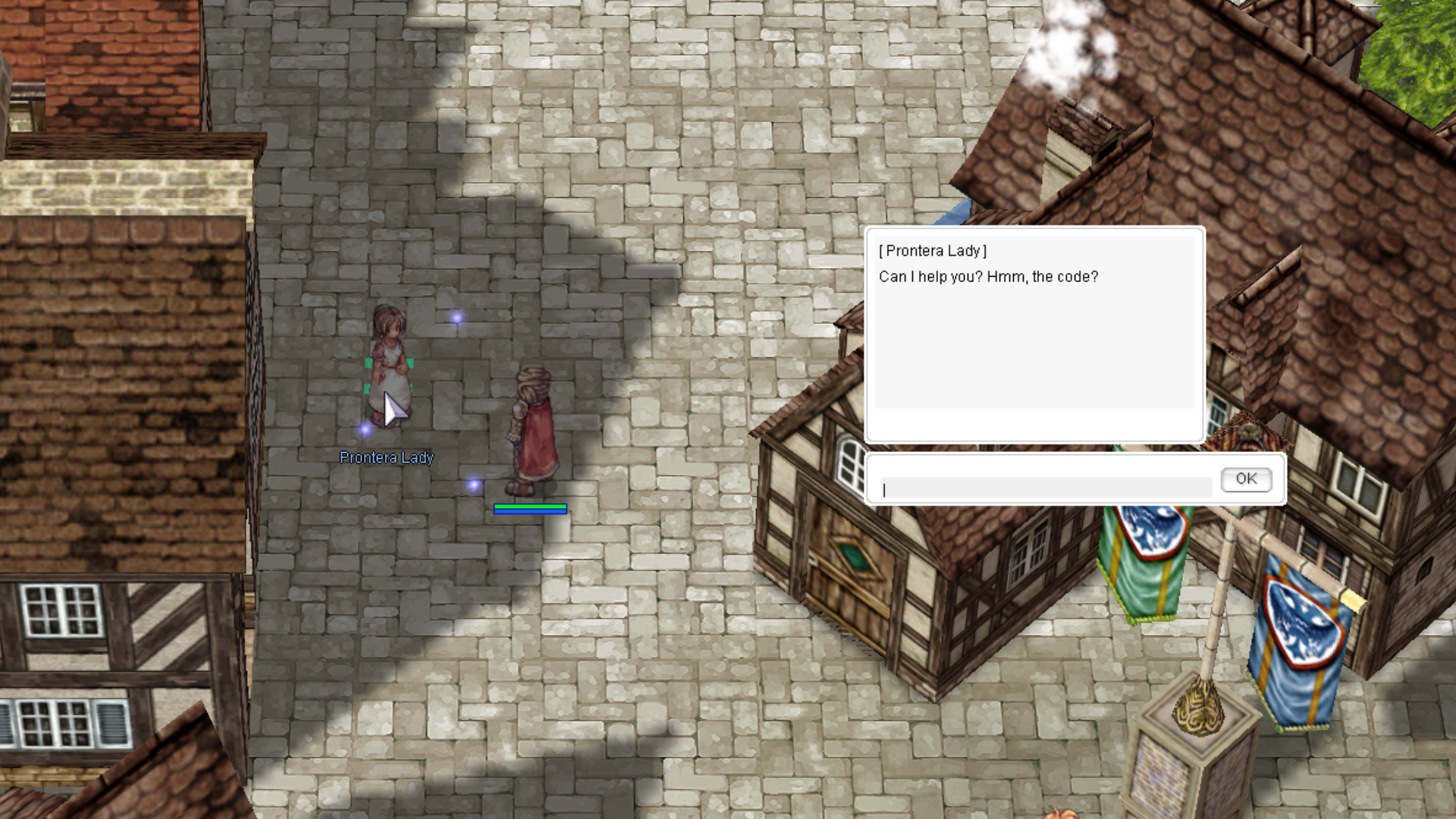Viewport: 1456px width, 819px height.
Task: Confirm the code with the OK button
Action: click(1246, 479)
